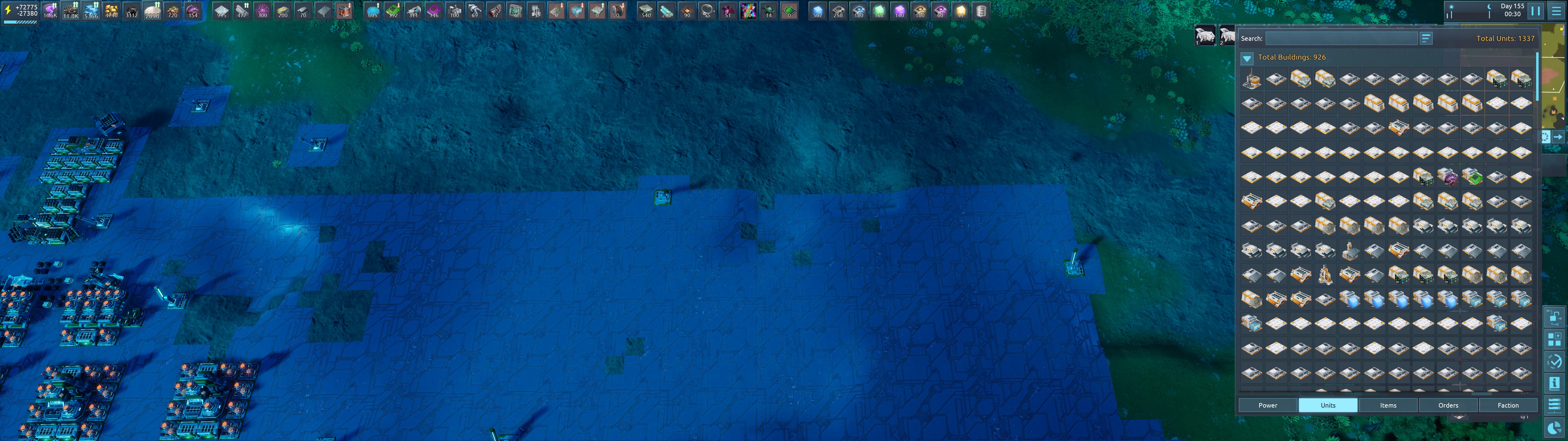Switch to the Faction tab
The image size is (1568, 441).
point(1508,405)
